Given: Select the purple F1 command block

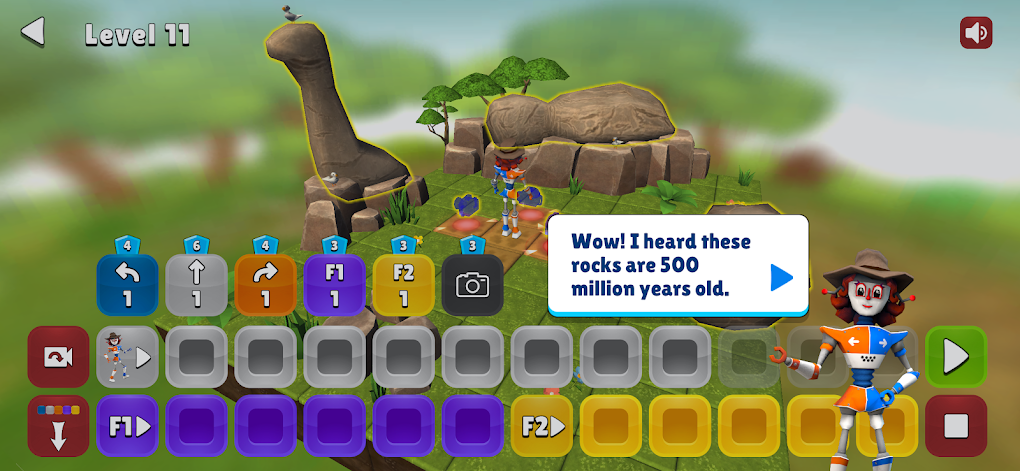Looking at the screenshot, I should [x=334, y=285].
